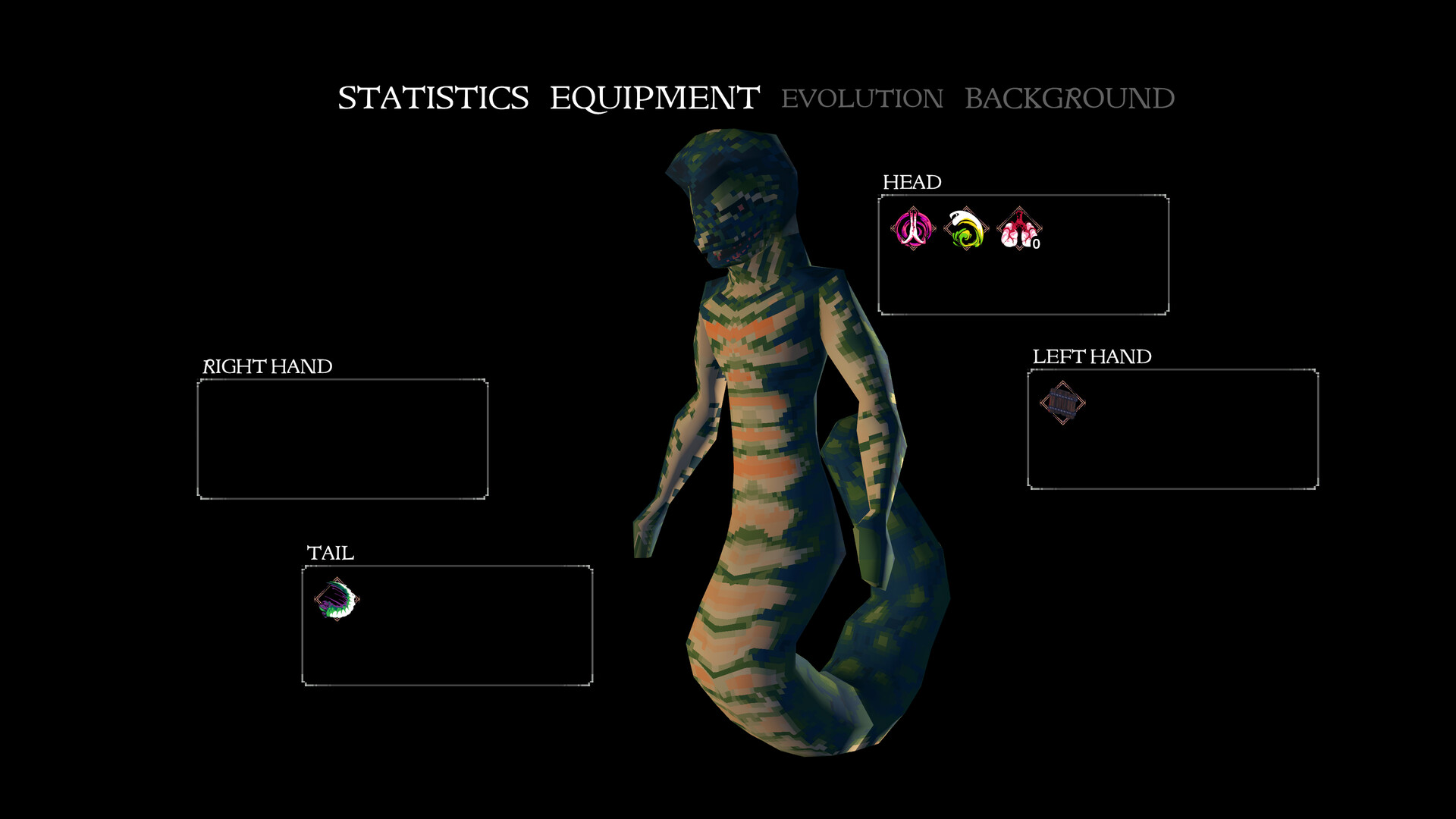Switch to the STATISTICS tab
The image size is (1456, 819).
pos(435,97)
